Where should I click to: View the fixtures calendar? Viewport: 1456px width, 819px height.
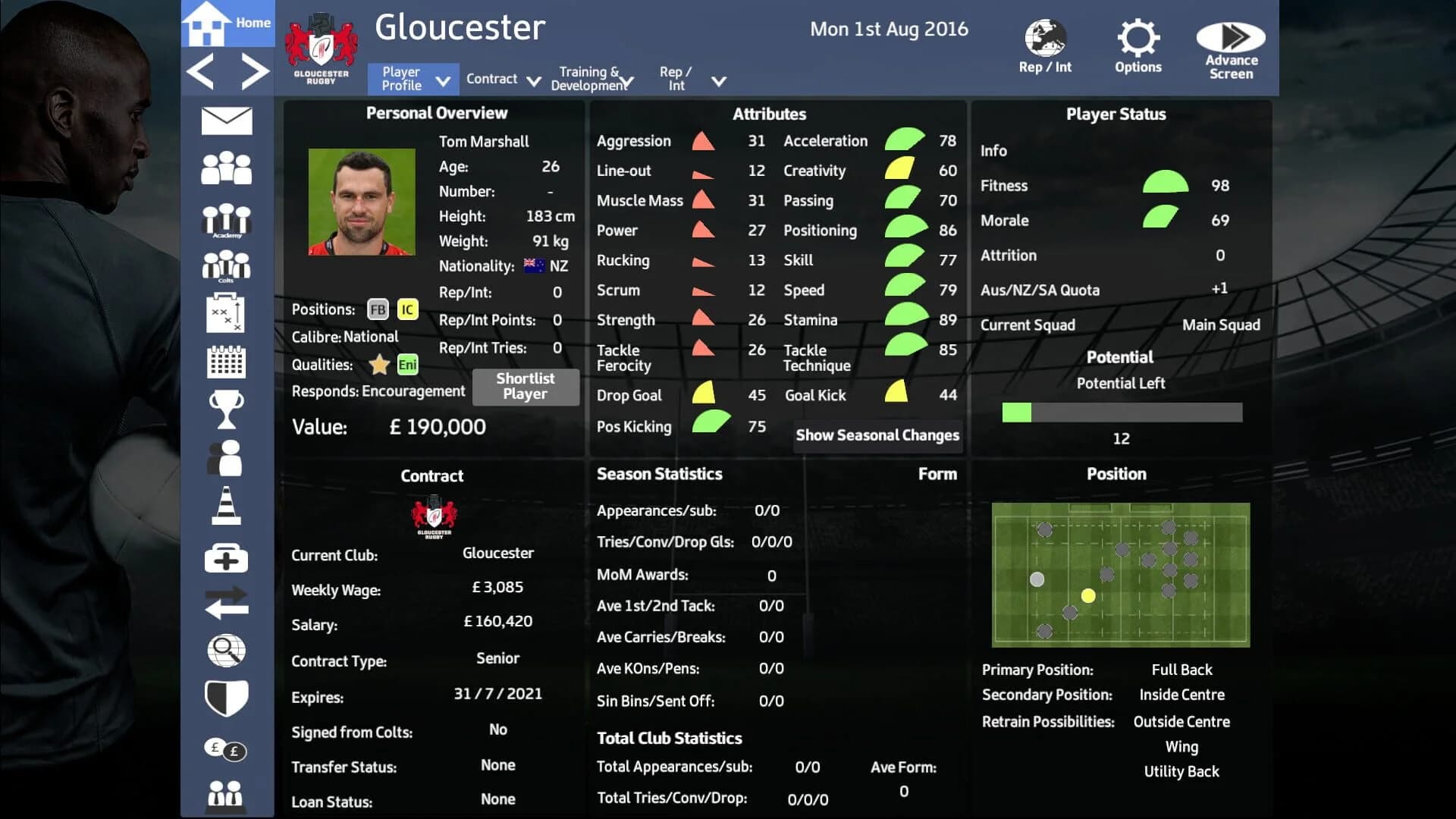[225, 362]
